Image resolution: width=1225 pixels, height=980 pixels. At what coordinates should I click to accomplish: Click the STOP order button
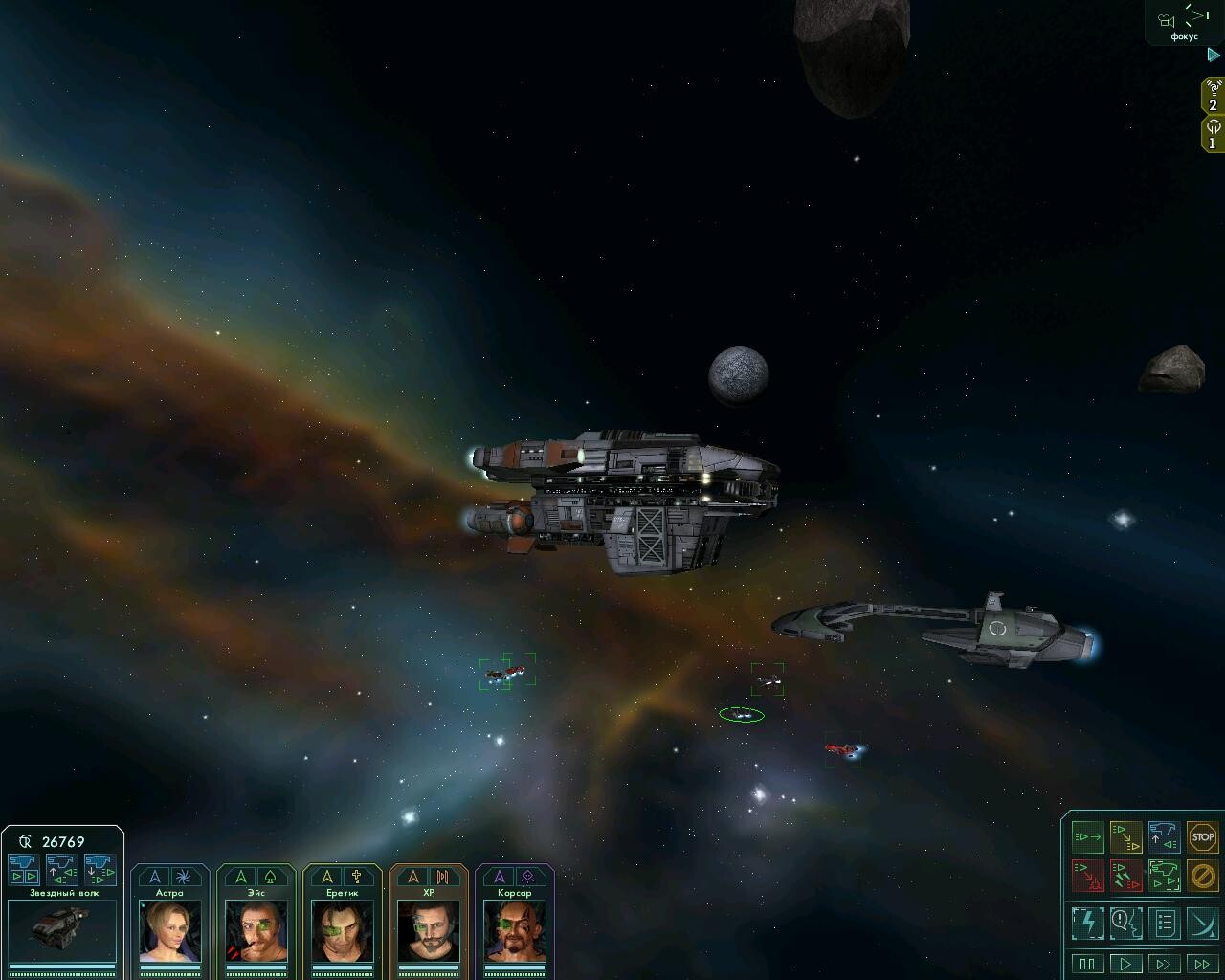tap(1202, 837)
